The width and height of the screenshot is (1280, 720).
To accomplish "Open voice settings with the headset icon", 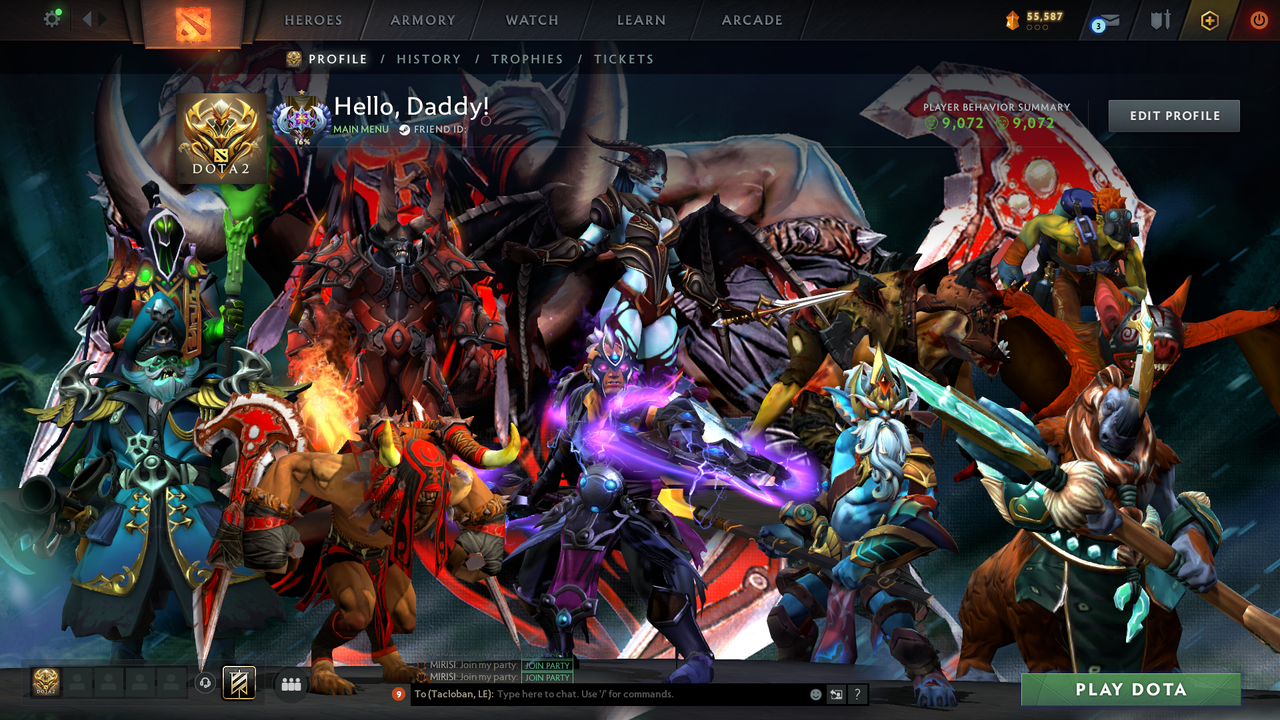I will 205,683.
